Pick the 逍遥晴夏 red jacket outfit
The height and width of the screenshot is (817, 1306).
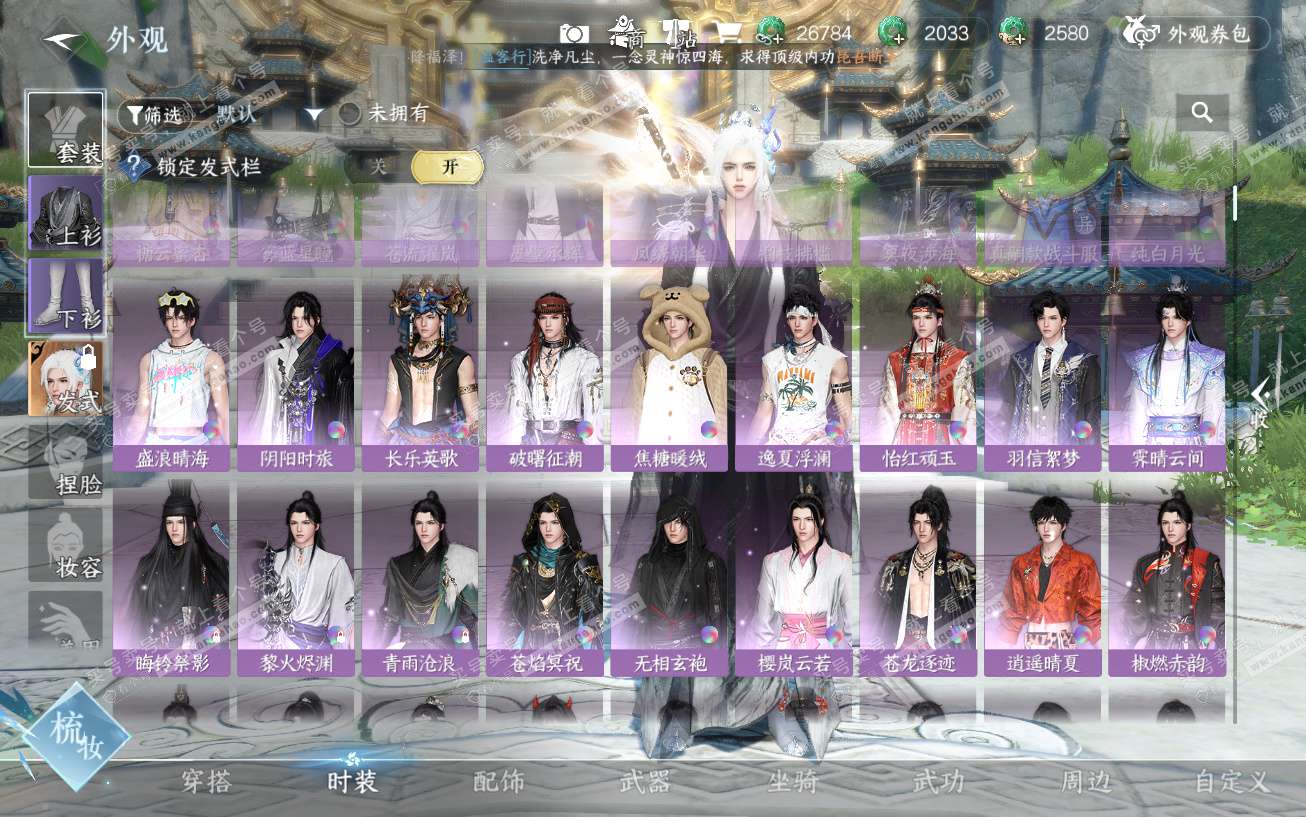[x=1042, y=578]
